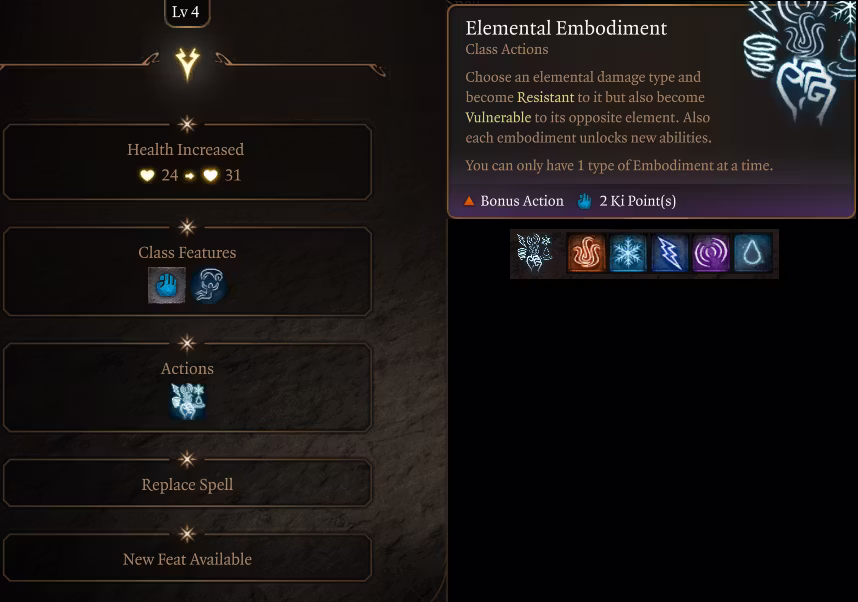
Task: Open the Replace Spell section
Action: tap(187, 484)
